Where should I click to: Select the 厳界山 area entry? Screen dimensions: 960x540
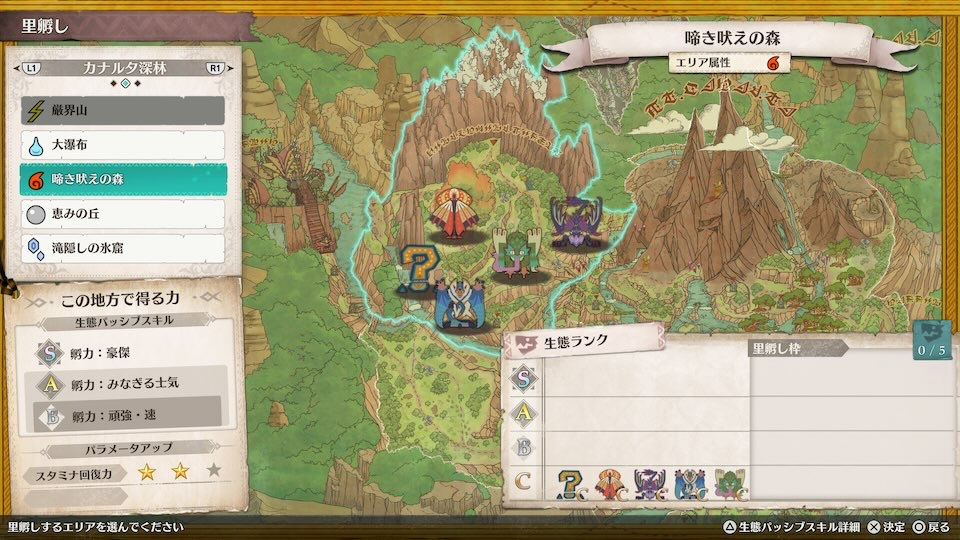pos(122,110)
